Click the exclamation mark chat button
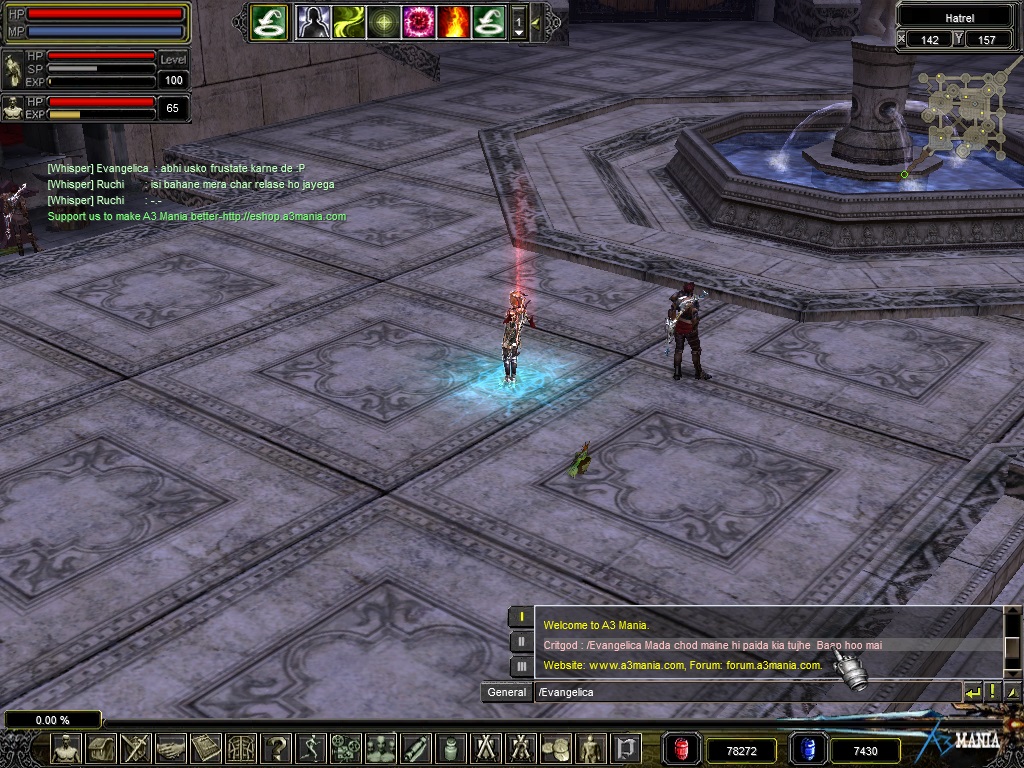1024x768 pixels. [x=992, y=692]
